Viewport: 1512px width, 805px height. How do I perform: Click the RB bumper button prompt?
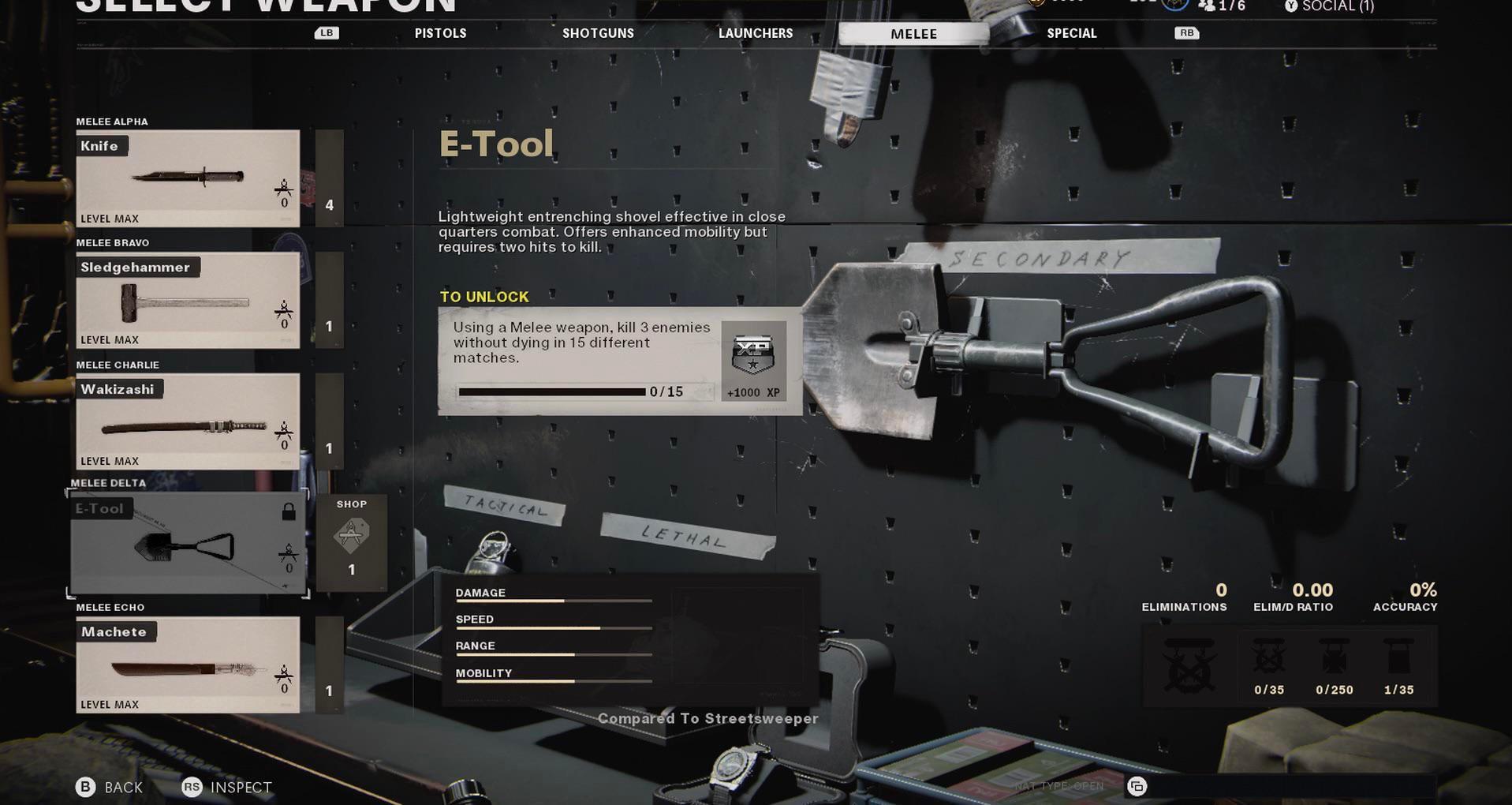click(1185, 32)
